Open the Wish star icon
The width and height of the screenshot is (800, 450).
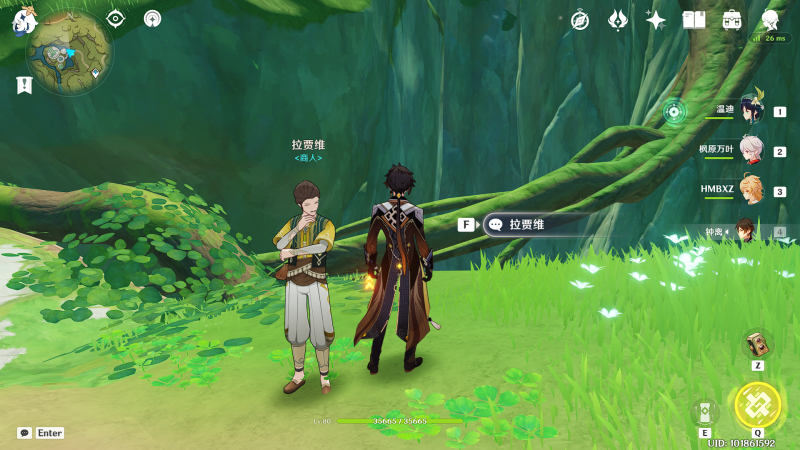point(656,20)
